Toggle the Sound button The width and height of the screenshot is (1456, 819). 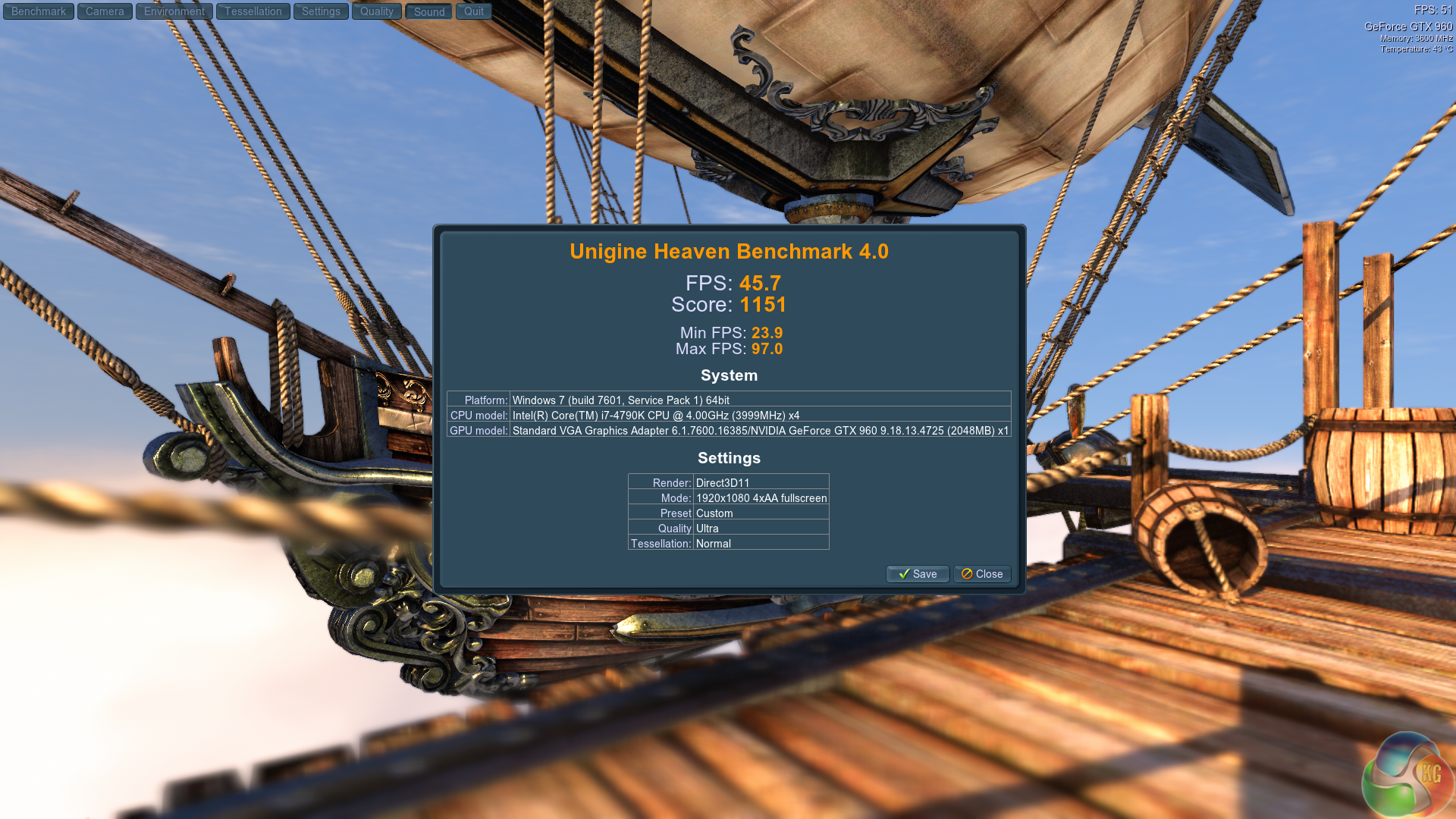[429, 11]
